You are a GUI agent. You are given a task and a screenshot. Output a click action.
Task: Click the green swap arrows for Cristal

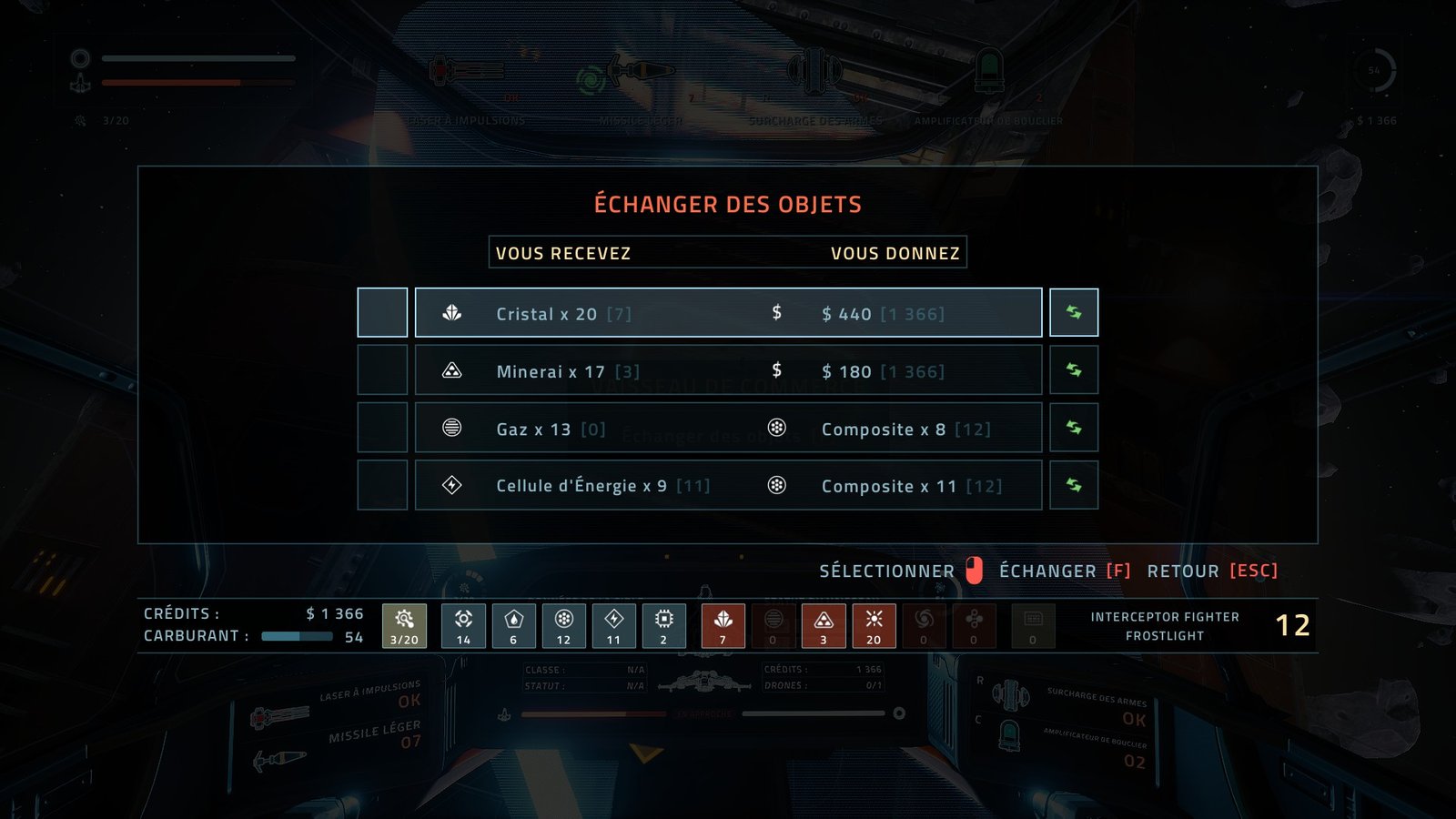pos(1074,313)
